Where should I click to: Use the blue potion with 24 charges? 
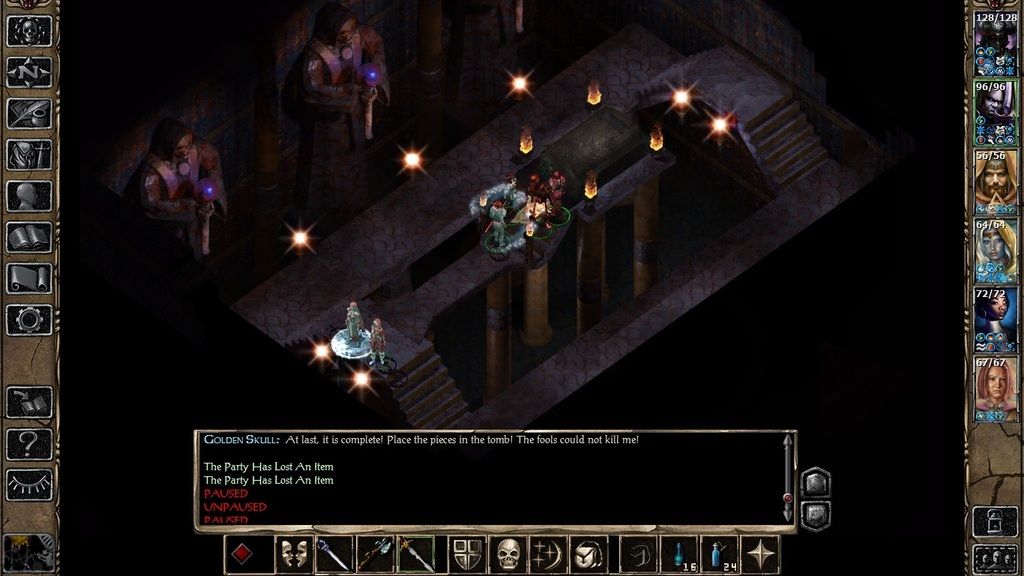click(718, 555)
